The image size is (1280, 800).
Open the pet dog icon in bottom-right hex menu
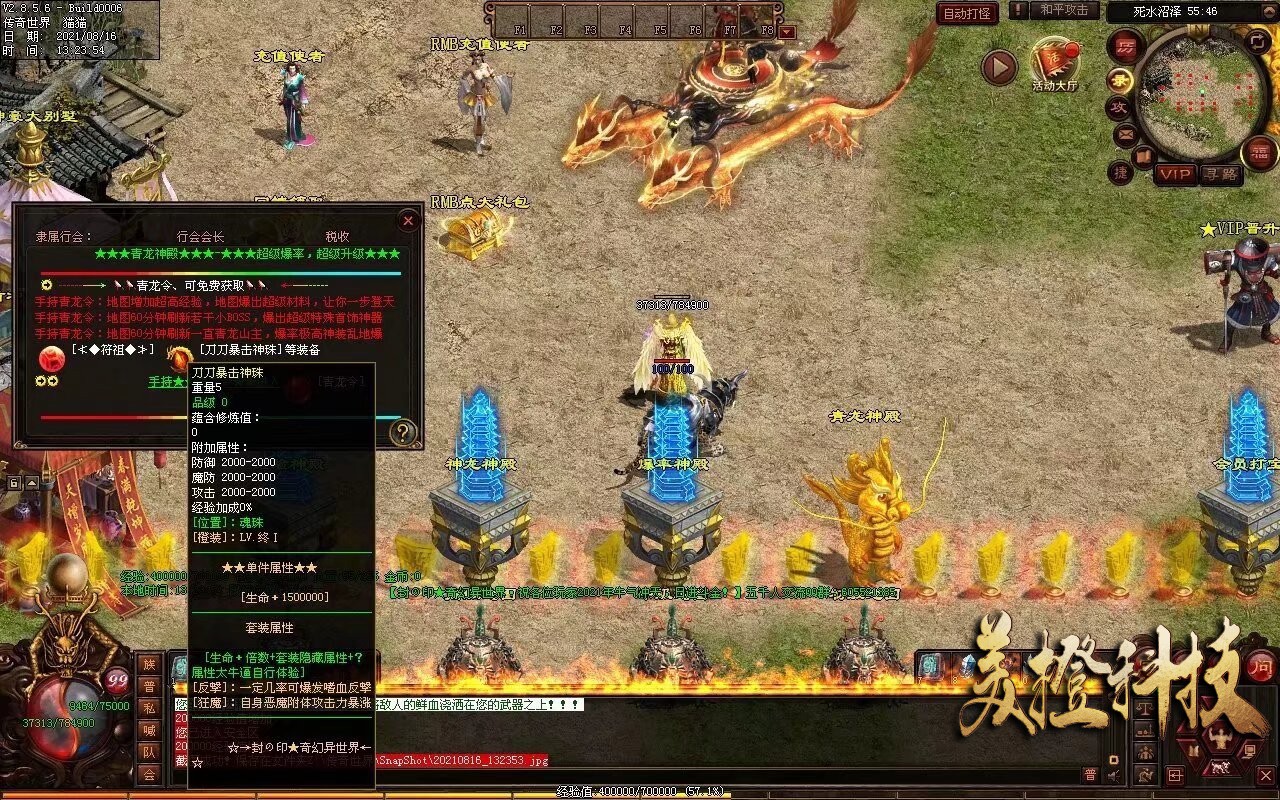click(1219, 767)
